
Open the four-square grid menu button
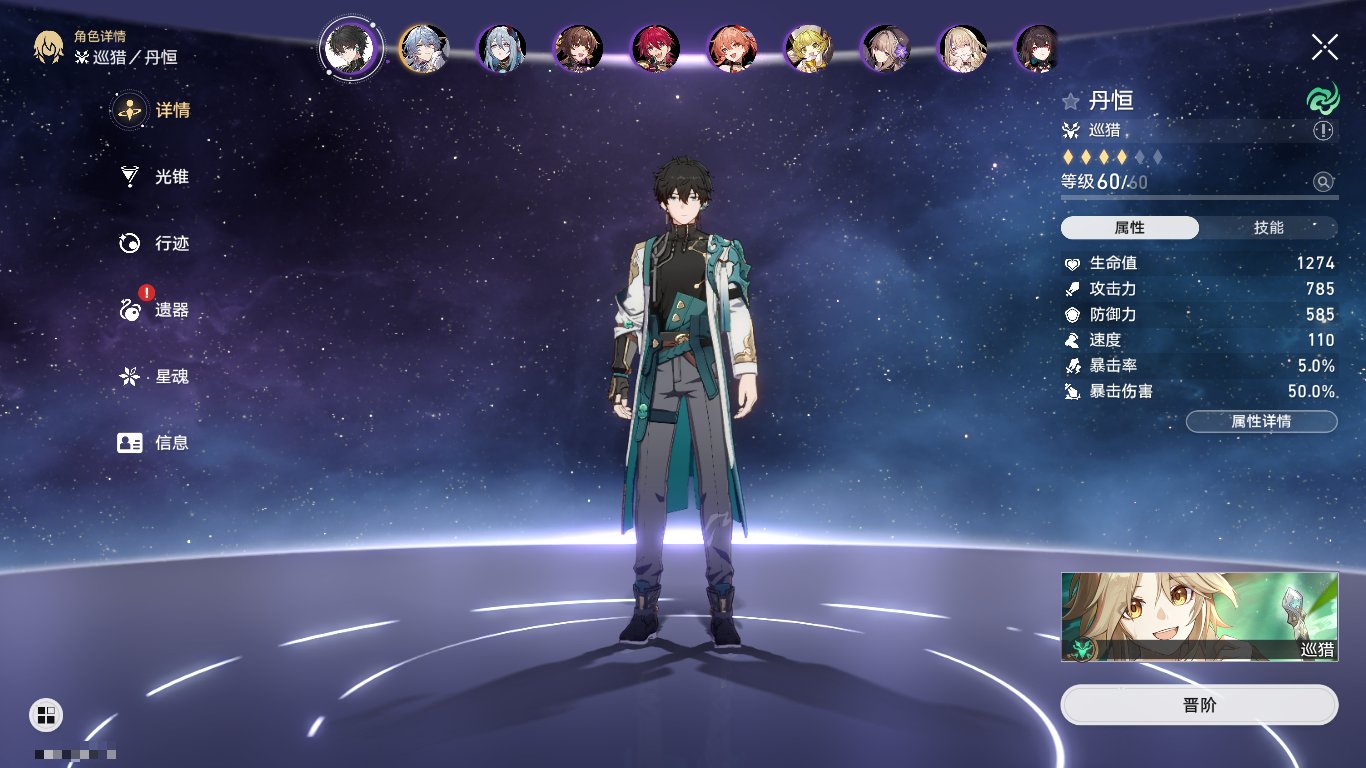point(46,714)
